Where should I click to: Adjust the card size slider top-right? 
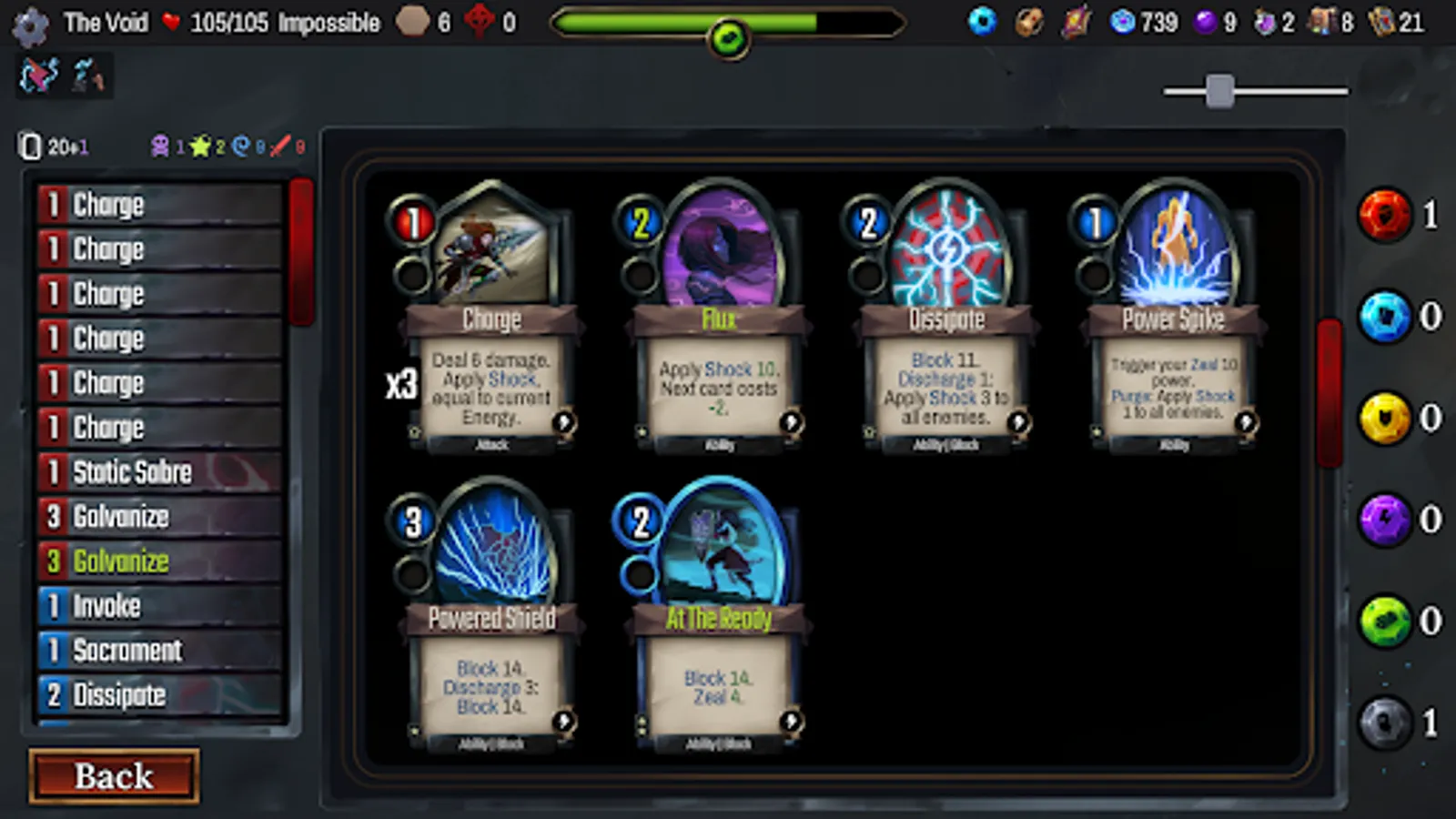tap(1221, 91)
